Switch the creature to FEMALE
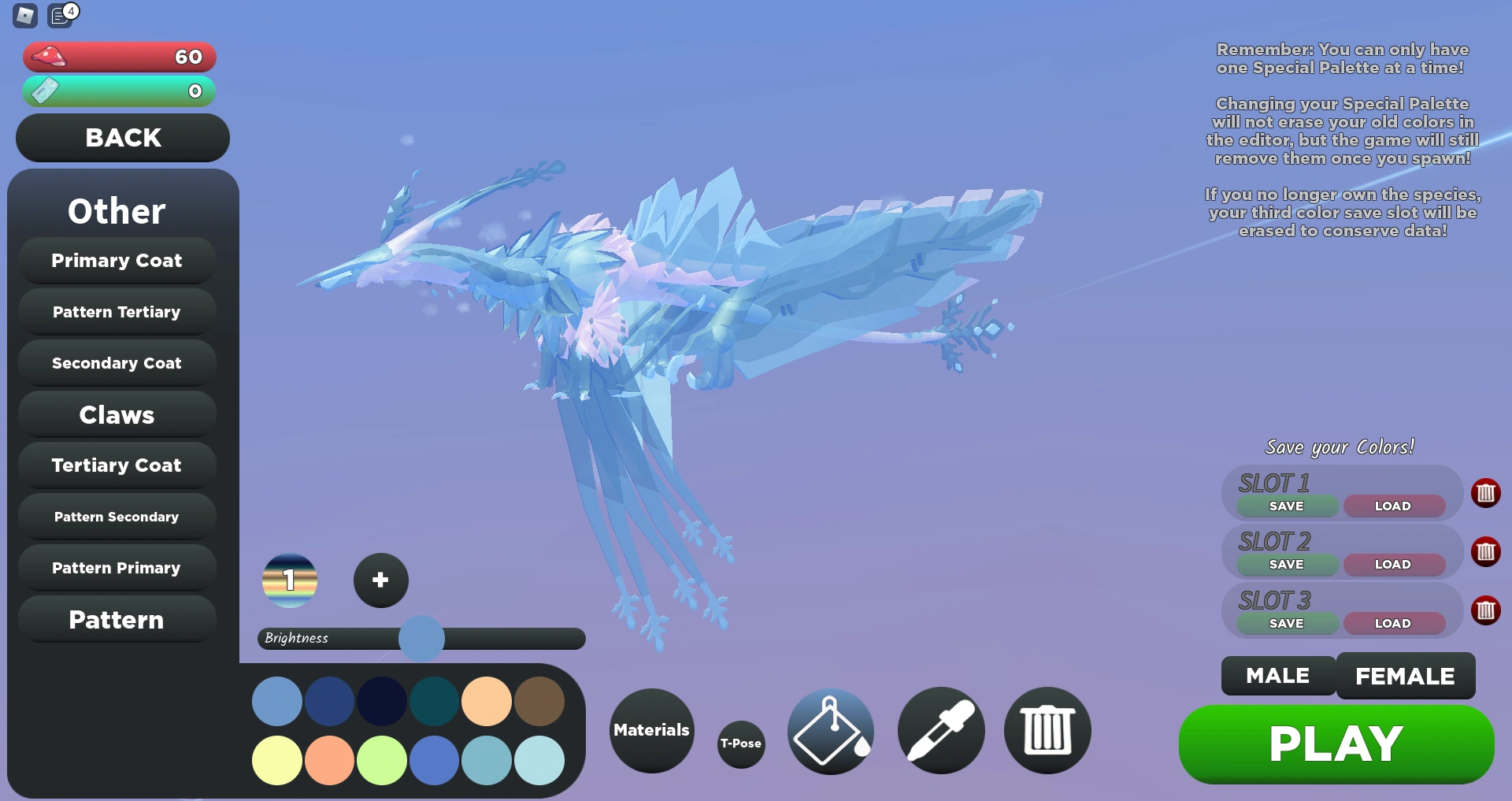The height and width of the screenshot is (801, 1512). (1405, 675)
